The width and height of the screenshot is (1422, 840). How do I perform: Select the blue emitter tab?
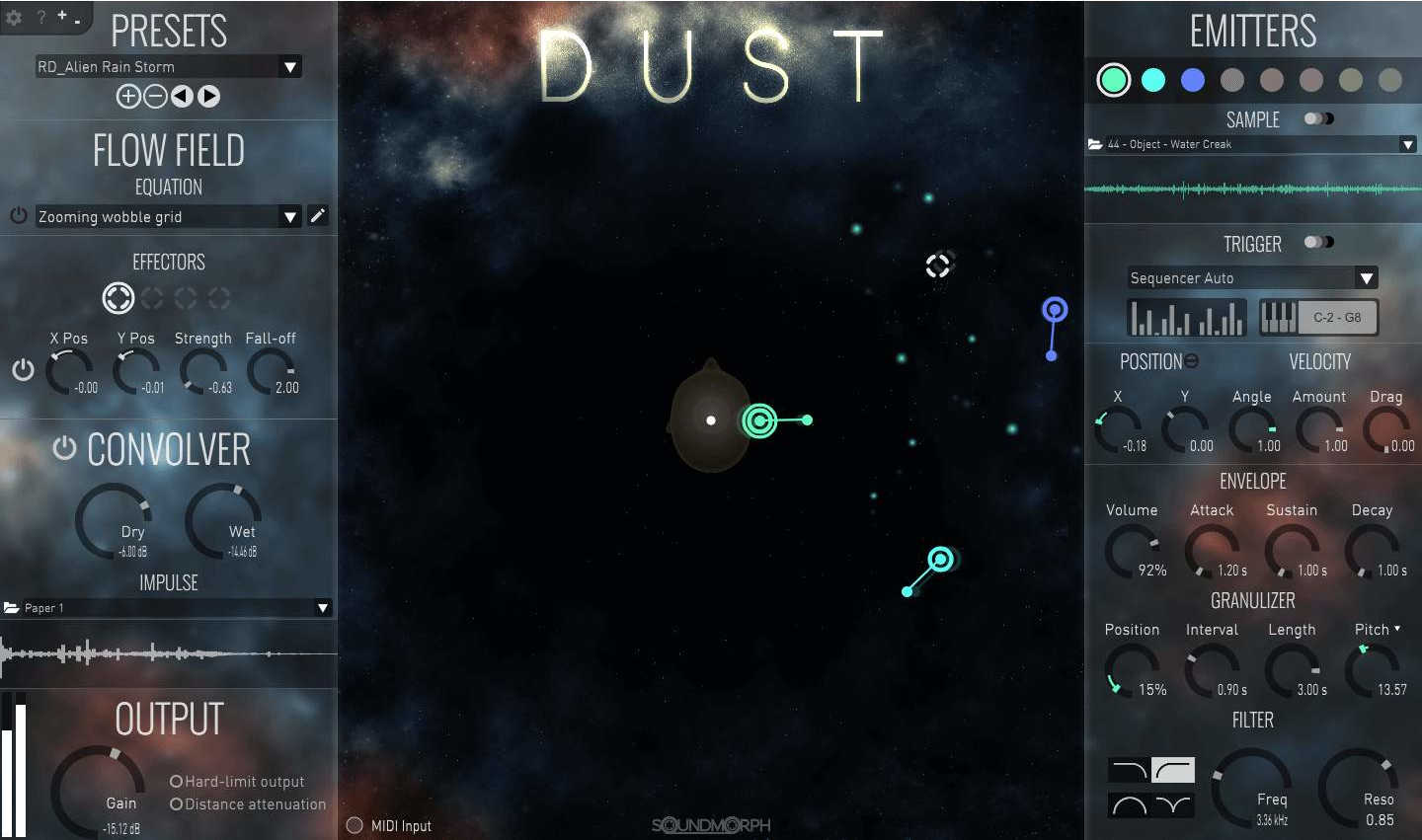click(1192, 80)
